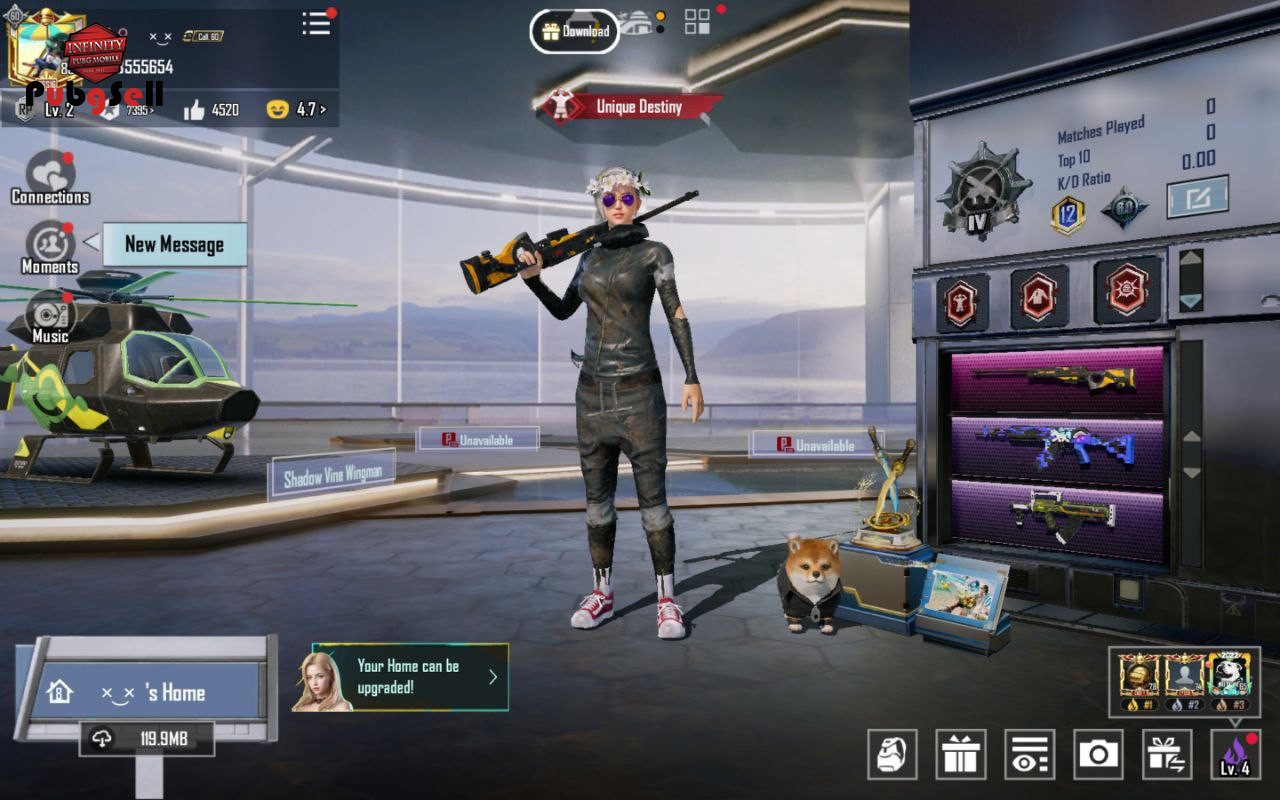Viewport: 1280px width, 800px height.
Task: Open the camera photo mode
Action: [x=1098, y=754]
